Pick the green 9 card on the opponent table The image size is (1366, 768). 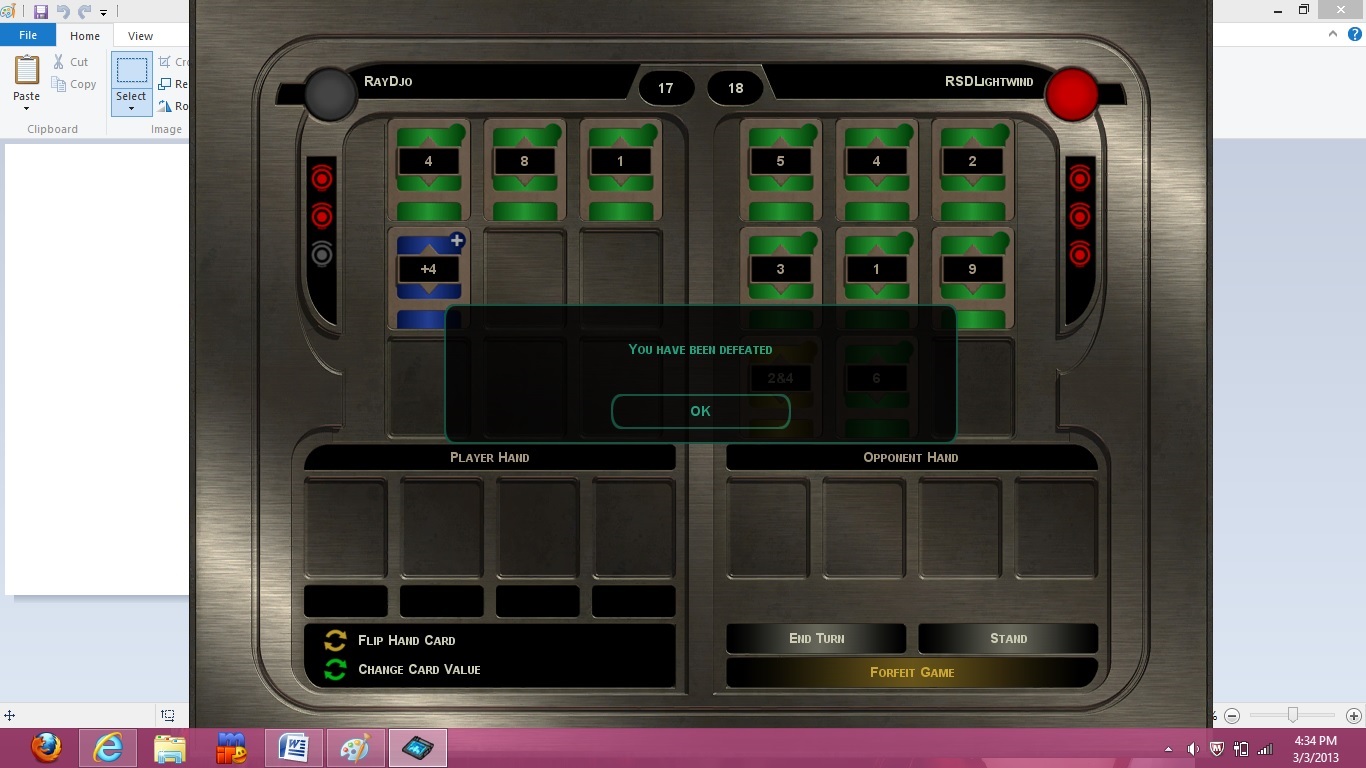pyautogui.click(x=972, y=276)
